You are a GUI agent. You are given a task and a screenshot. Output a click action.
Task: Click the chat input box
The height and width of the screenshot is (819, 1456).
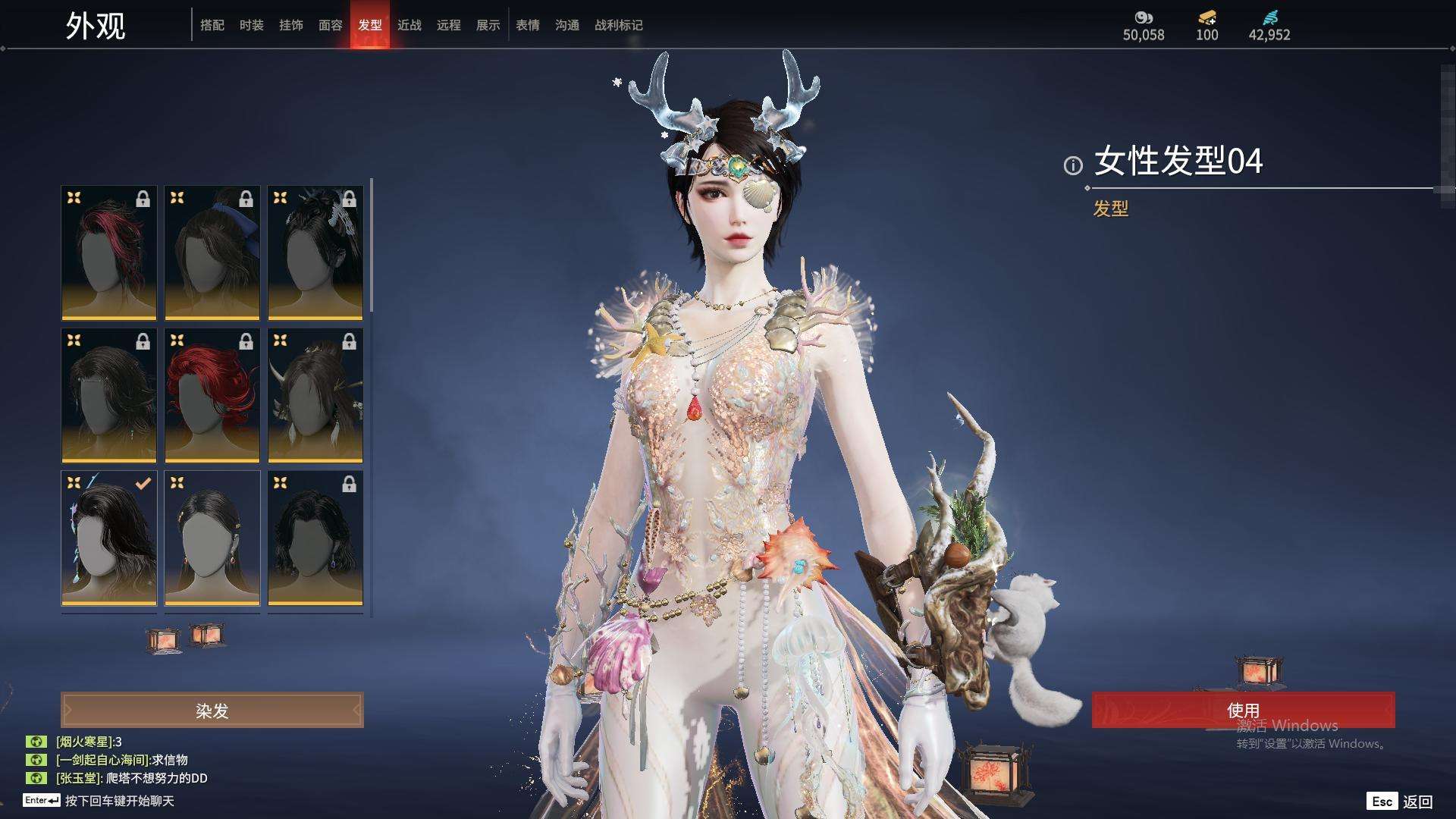pyautogui.click(x=120, y=801)
